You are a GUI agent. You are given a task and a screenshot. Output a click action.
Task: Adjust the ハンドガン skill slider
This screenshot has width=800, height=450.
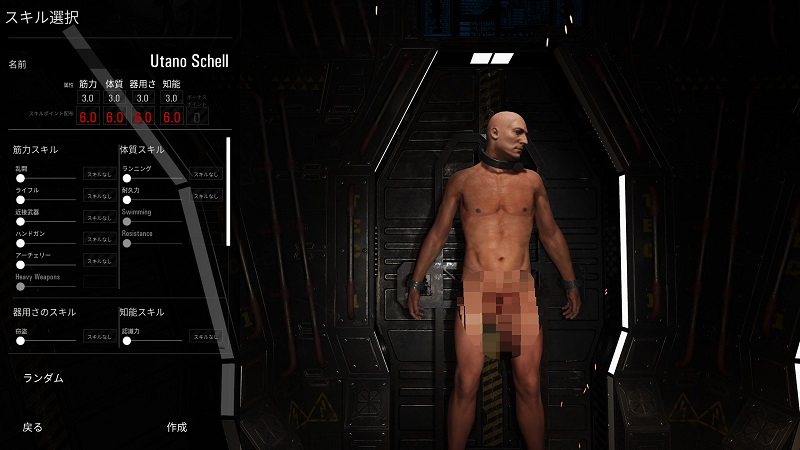[x=20, y=242]
